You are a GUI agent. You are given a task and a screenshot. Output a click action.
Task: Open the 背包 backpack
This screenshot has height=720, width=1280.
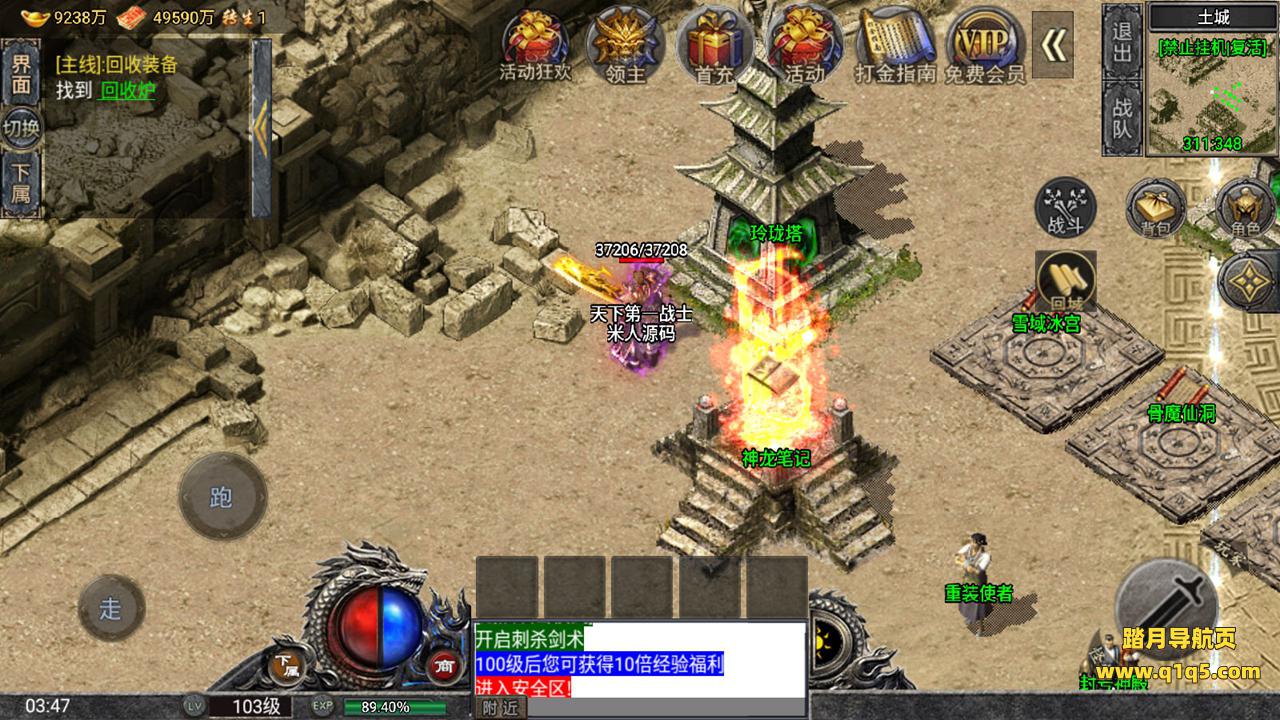(1155, 208)
